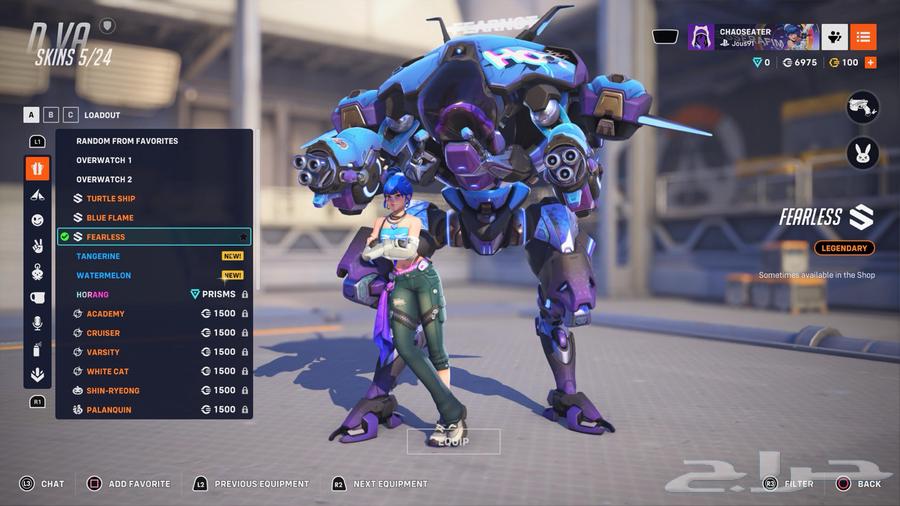Select the locked White Cat skin
Image resolution: width=900 pixels, height=506 pixels.
107,372
